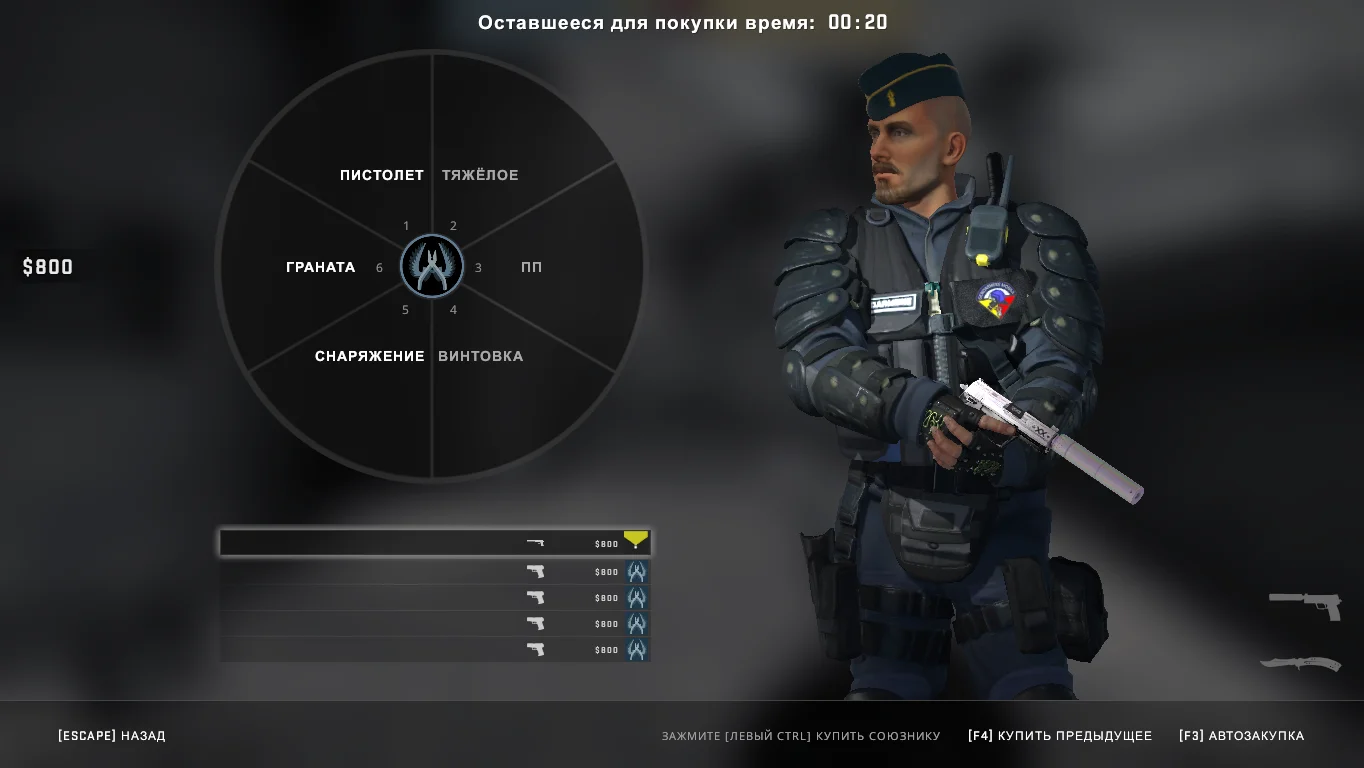Select the ПП submachine gun category
The height and width of the screenshot is (768, 1364).
coord(531,267)
